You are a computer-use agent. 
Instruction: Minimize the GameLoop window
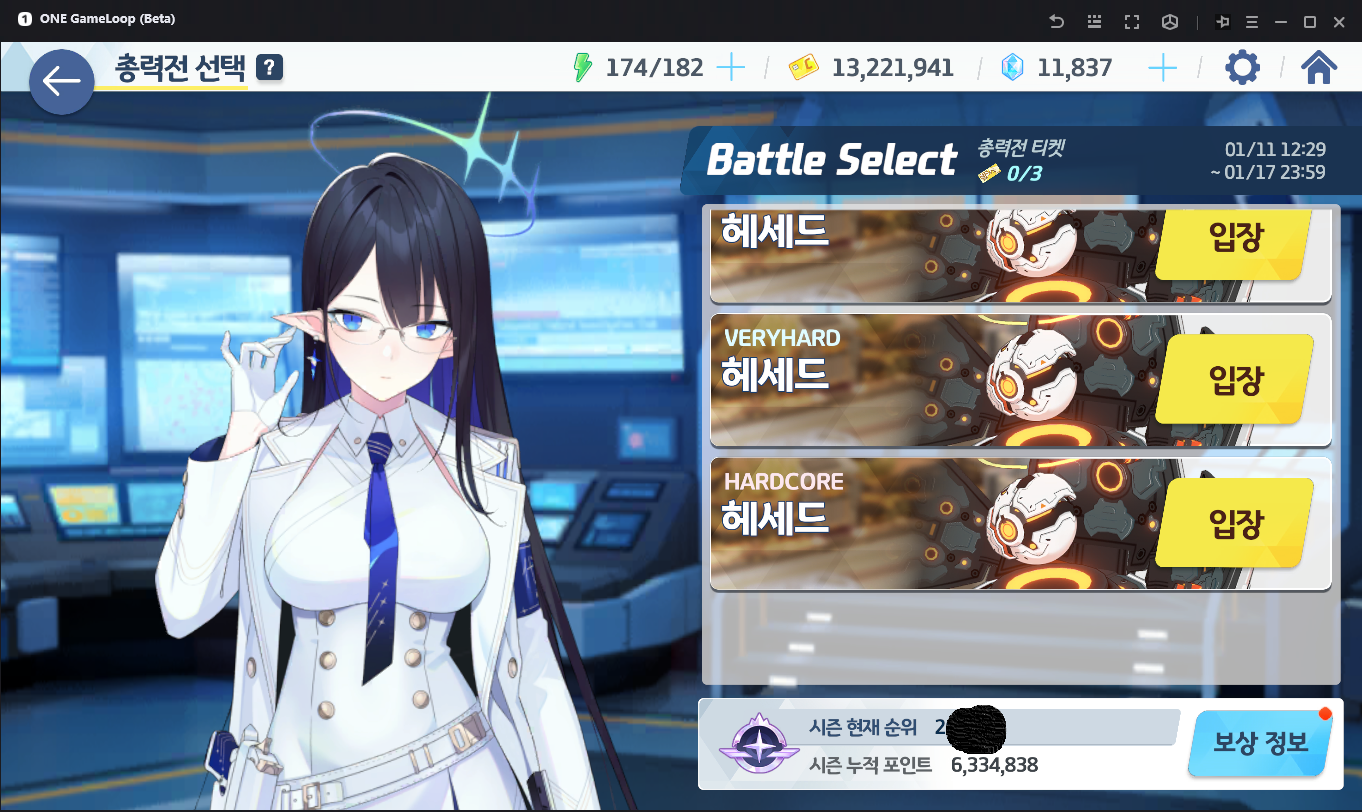coord(1280,21)
